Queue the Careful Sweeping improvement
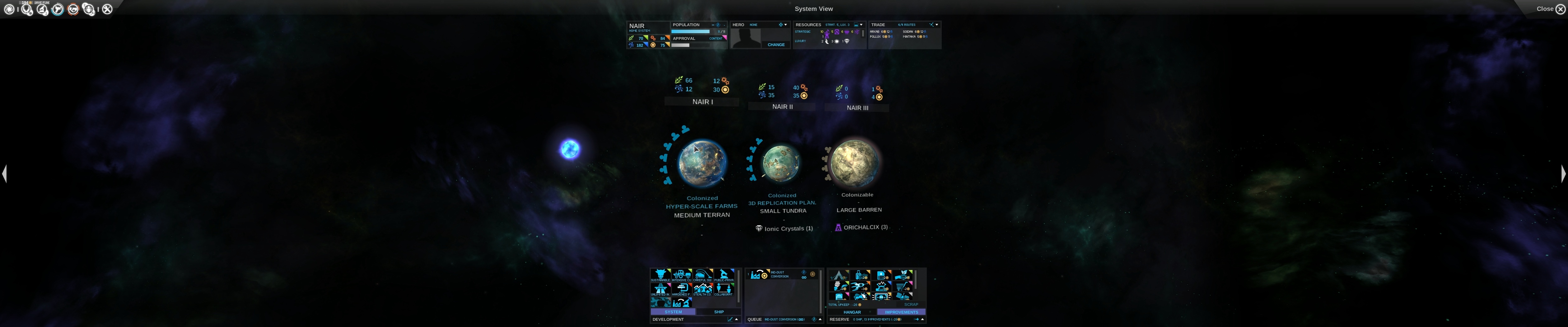1568x327 pixels. [x=703, y=274]
